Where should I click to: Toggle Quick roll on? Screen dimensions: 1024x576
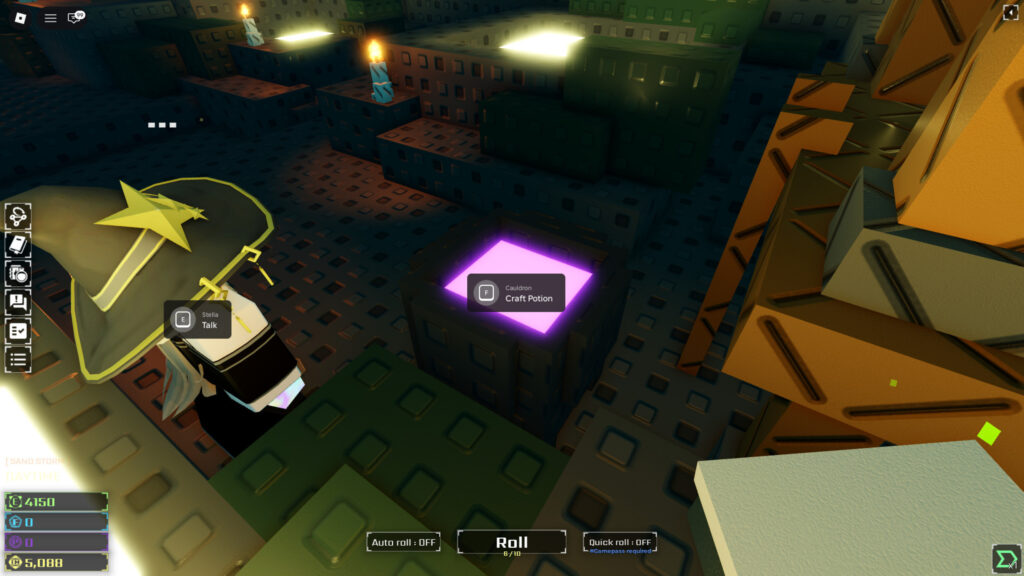click(x=620, y=542)
